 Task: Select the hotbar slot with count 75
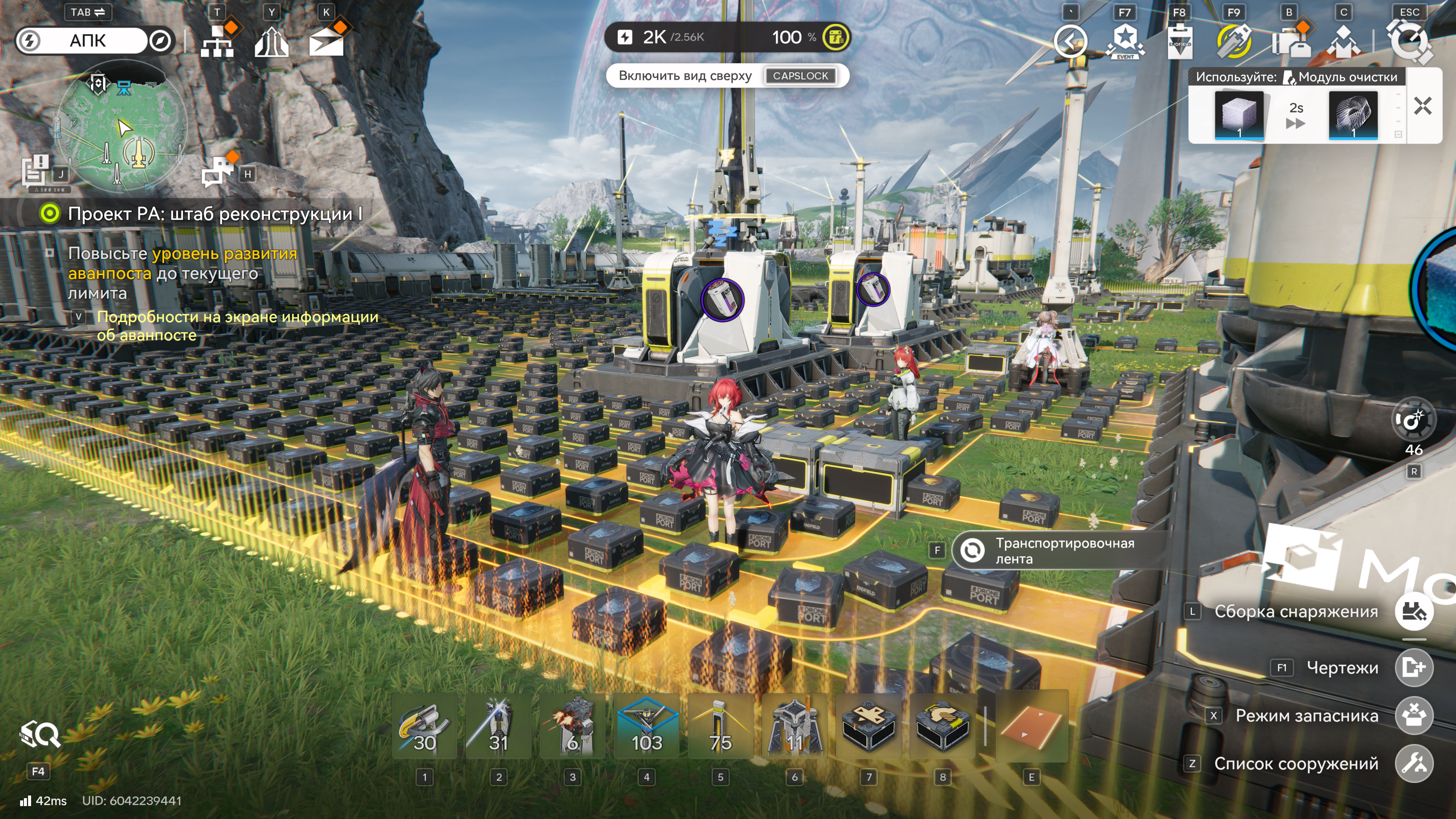coord(721,728)
